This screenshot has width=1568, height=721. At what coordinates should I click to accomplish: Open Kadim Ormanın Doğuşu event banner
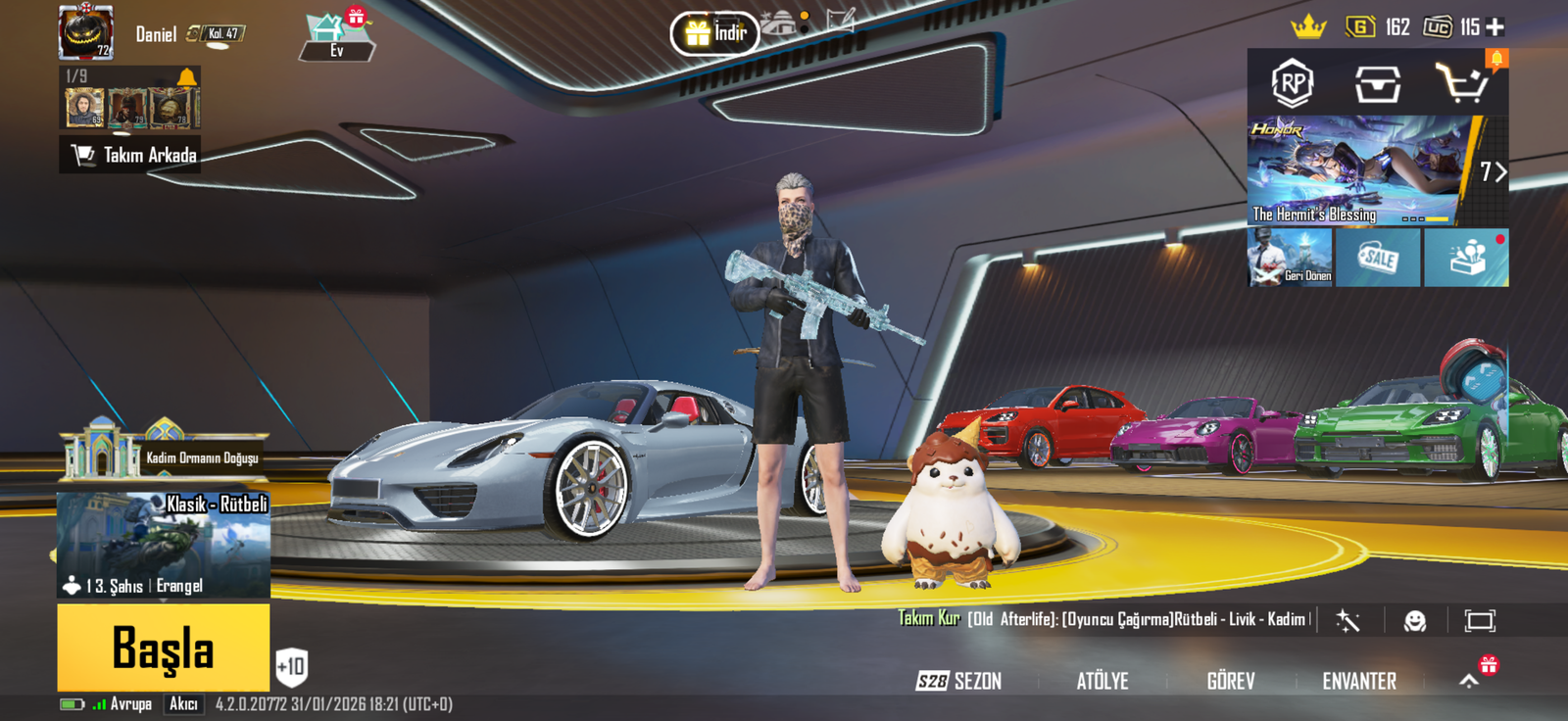coord(163,454)
